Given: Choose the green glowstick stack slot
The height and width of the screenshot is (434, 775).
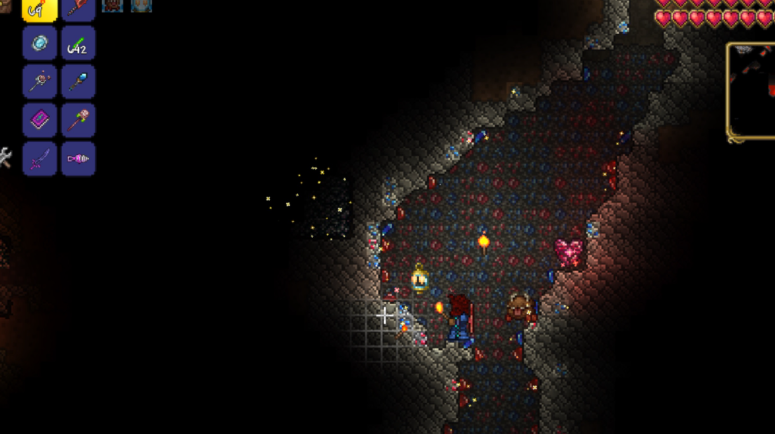Looking at the screenshot, I should tap(78, 43).
